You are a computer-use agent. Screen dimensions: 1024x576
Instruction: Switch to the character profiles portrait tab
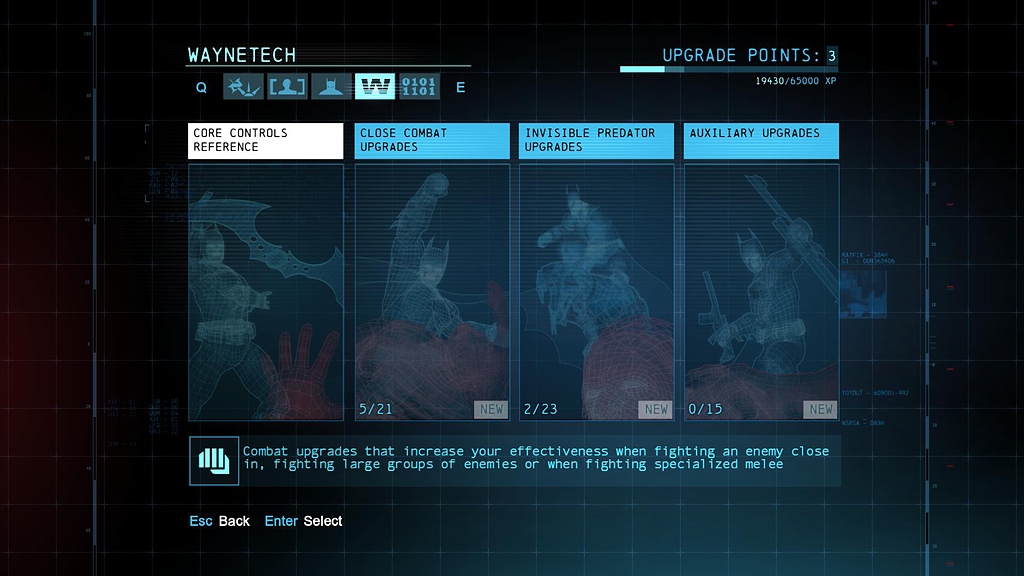(287, 87)
